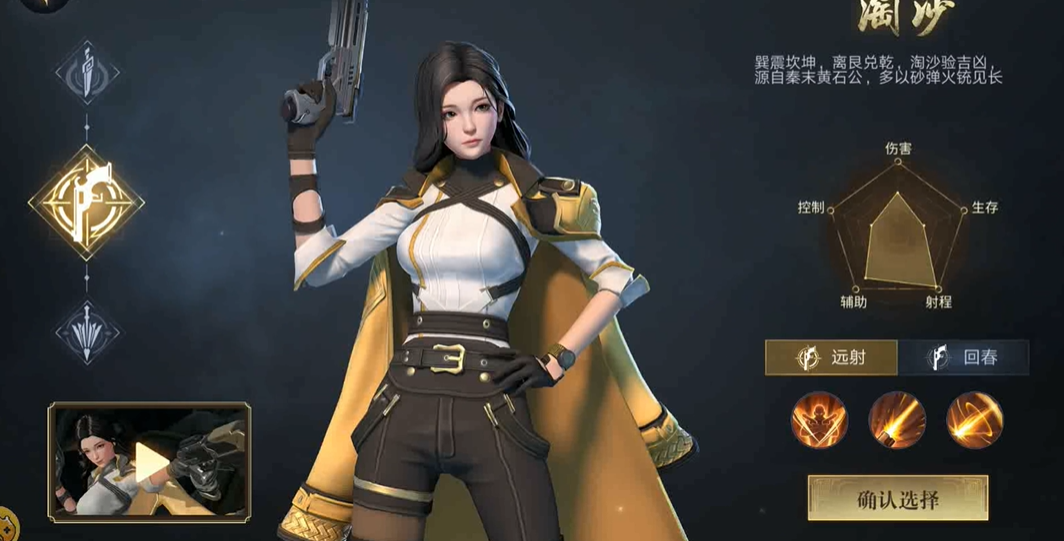
Task: Inspect the gun barrel shot skill icon
Action: click(x=897, y=419)
